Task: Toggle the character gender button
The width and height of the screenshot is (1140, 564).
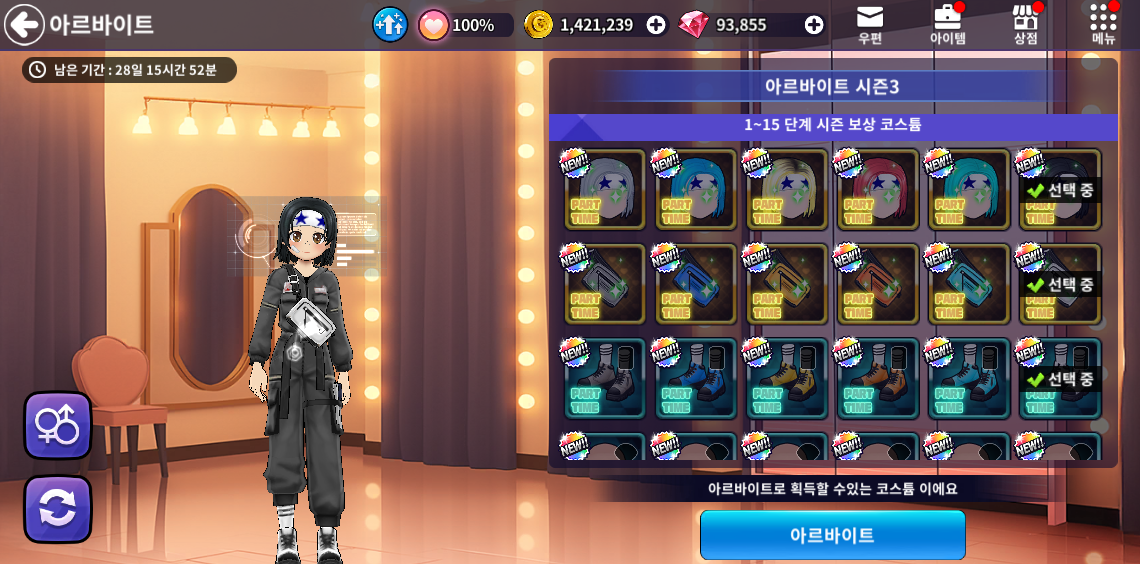Action: tap(58, 425)
